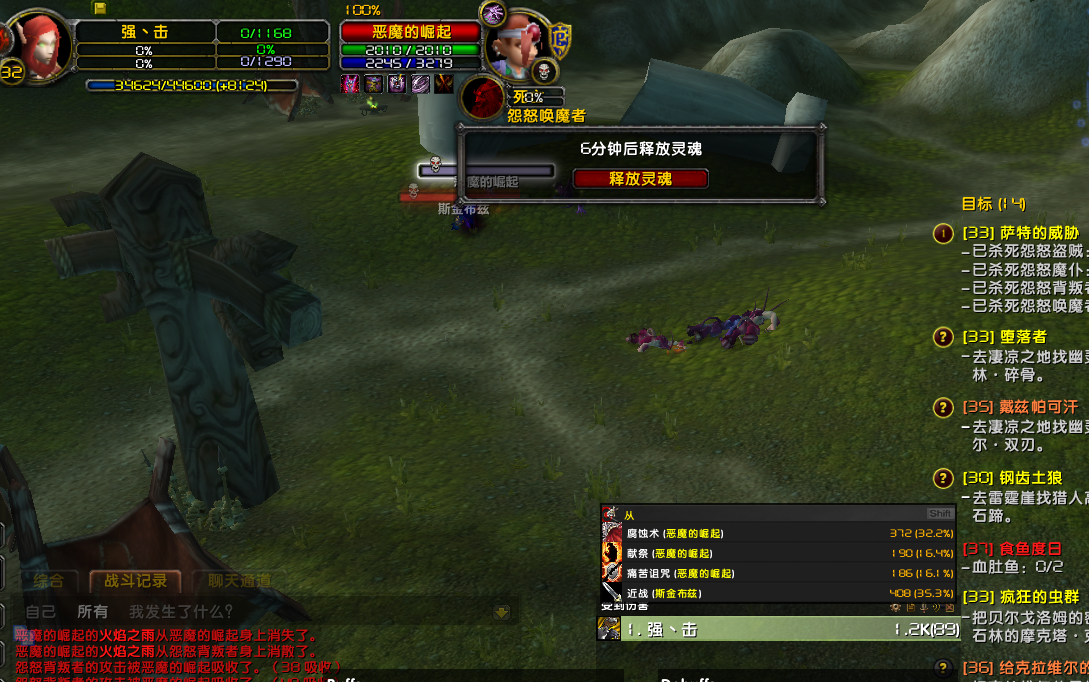Choose the 所有 combat log filter
Viewport: 1089px width, 682px height.
93,611
